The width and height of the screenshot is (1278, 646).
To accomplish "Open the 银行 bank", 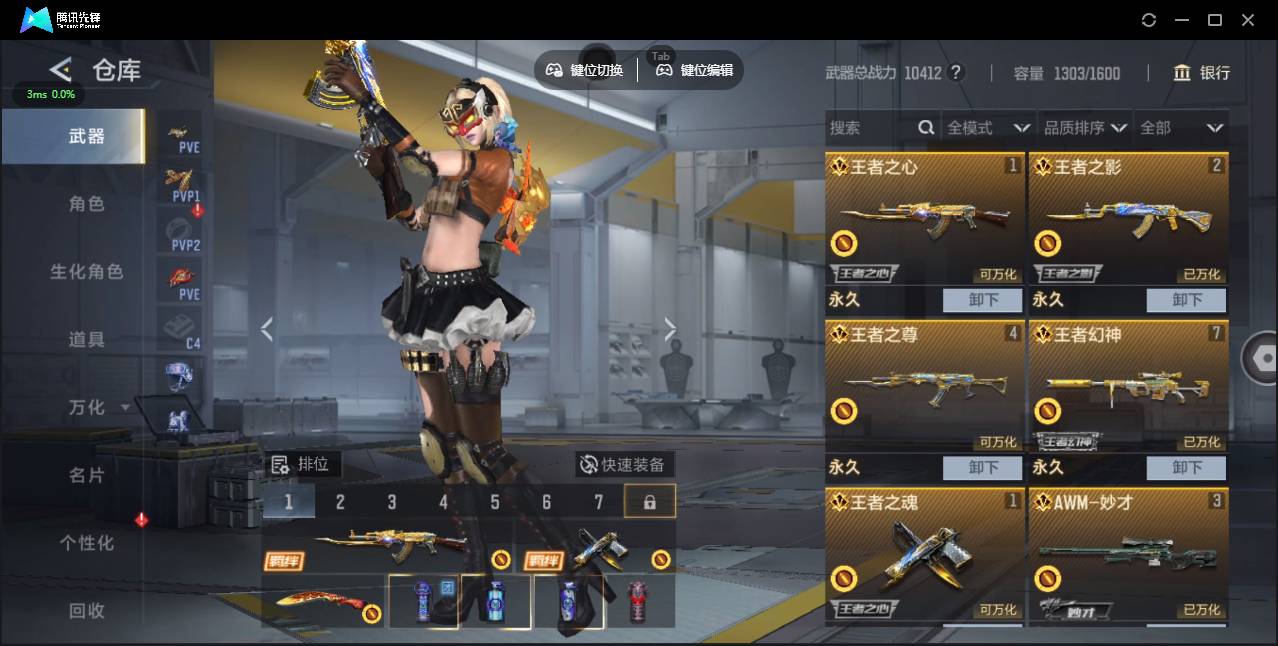I will (1202, 73).
